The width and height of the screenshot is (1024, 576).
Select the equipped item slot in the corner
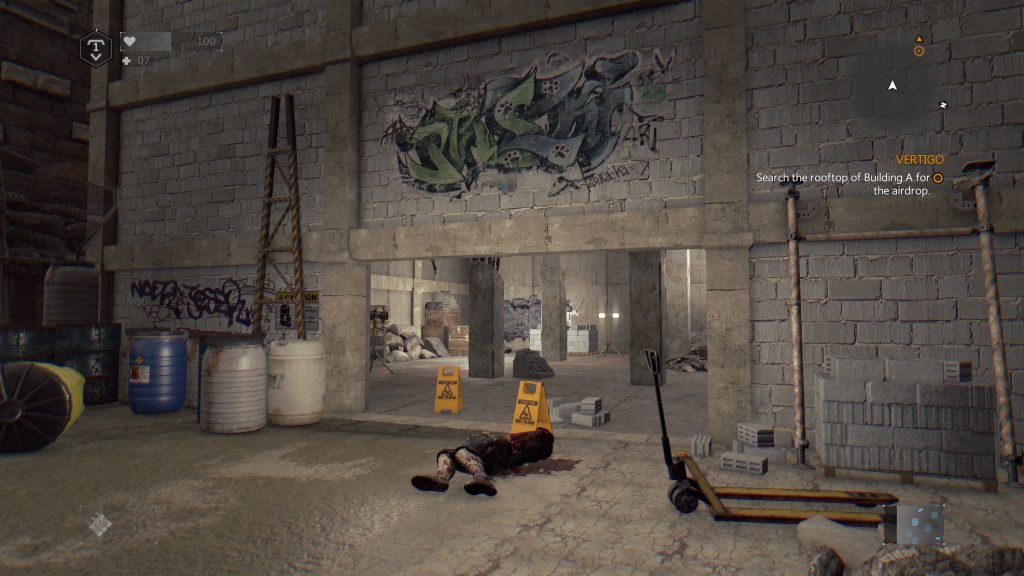913,524
